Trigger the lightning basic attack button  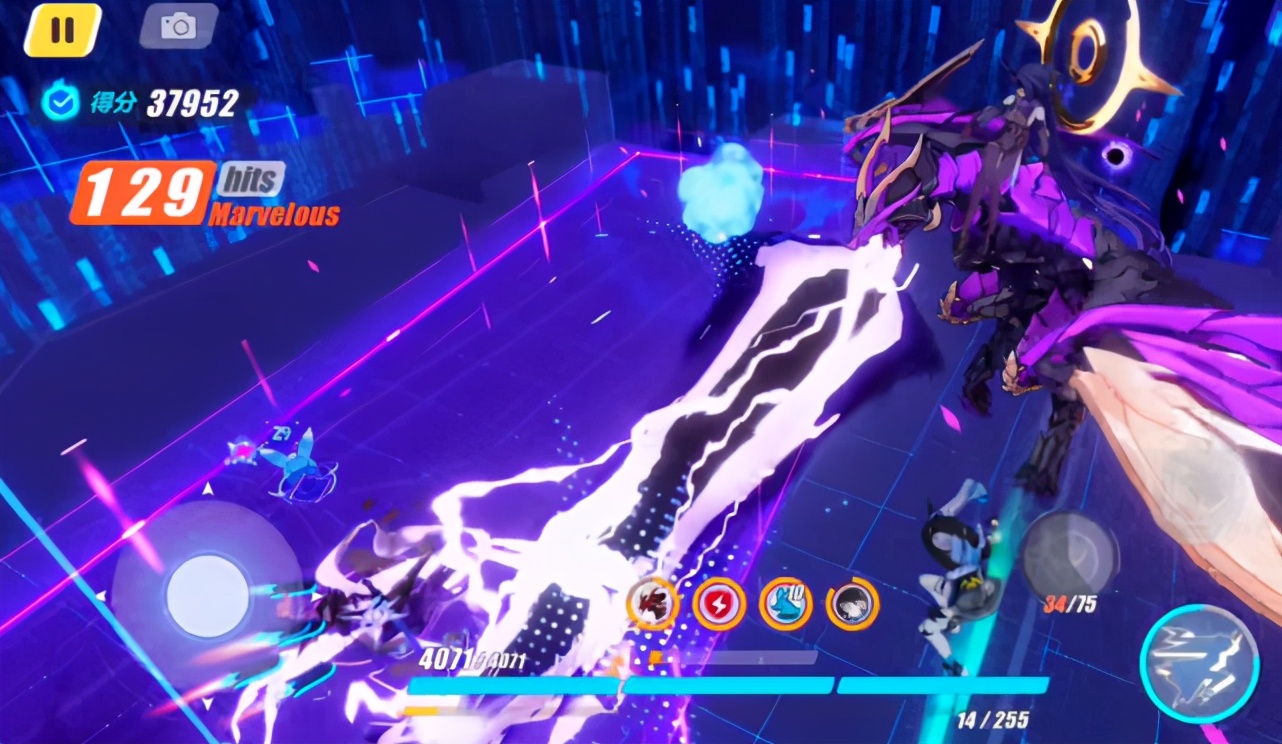1199,663
